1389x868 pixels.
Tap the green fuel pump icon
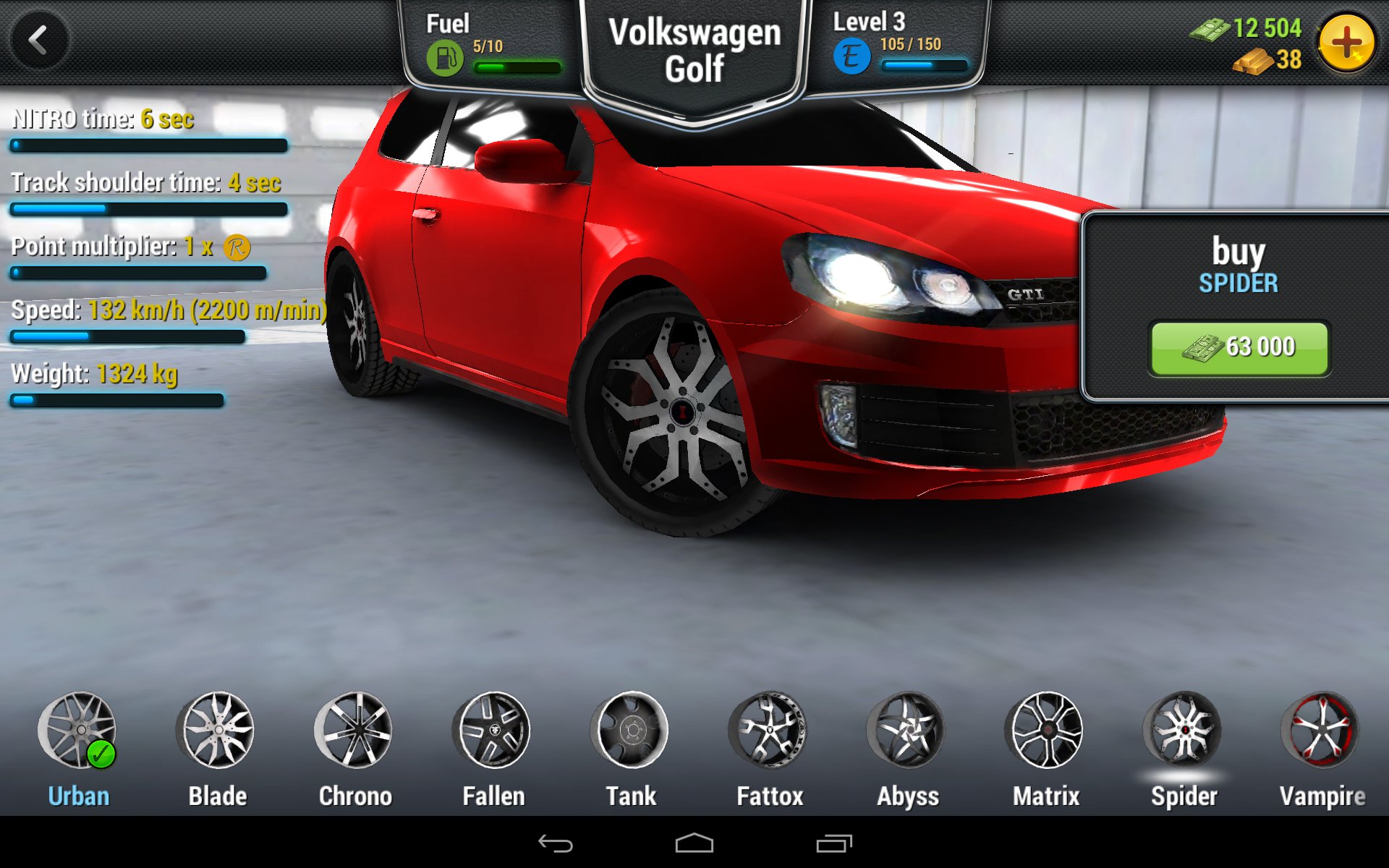click(x=444, y=58)
